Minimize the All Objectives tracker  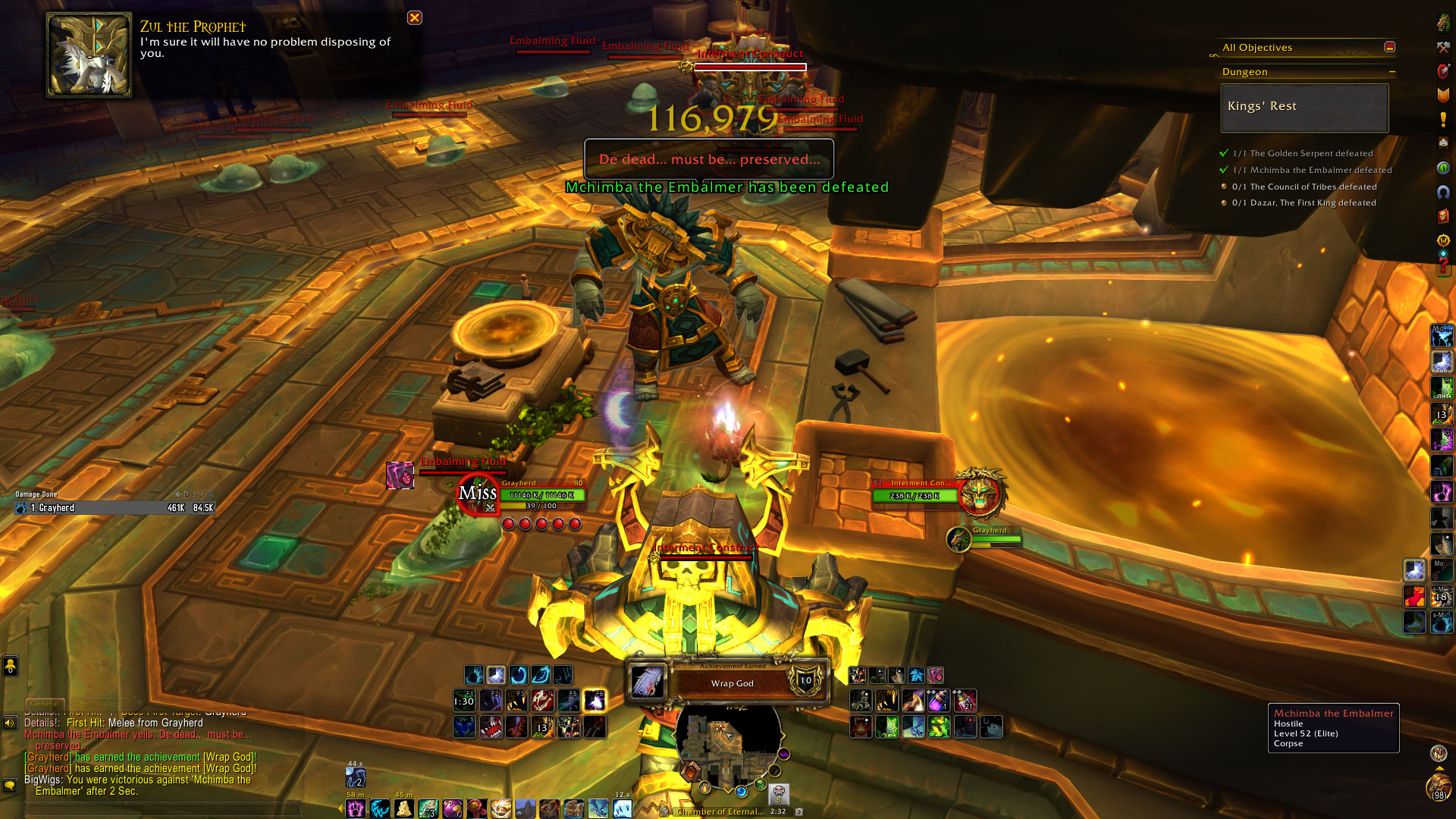point(1389,47)
